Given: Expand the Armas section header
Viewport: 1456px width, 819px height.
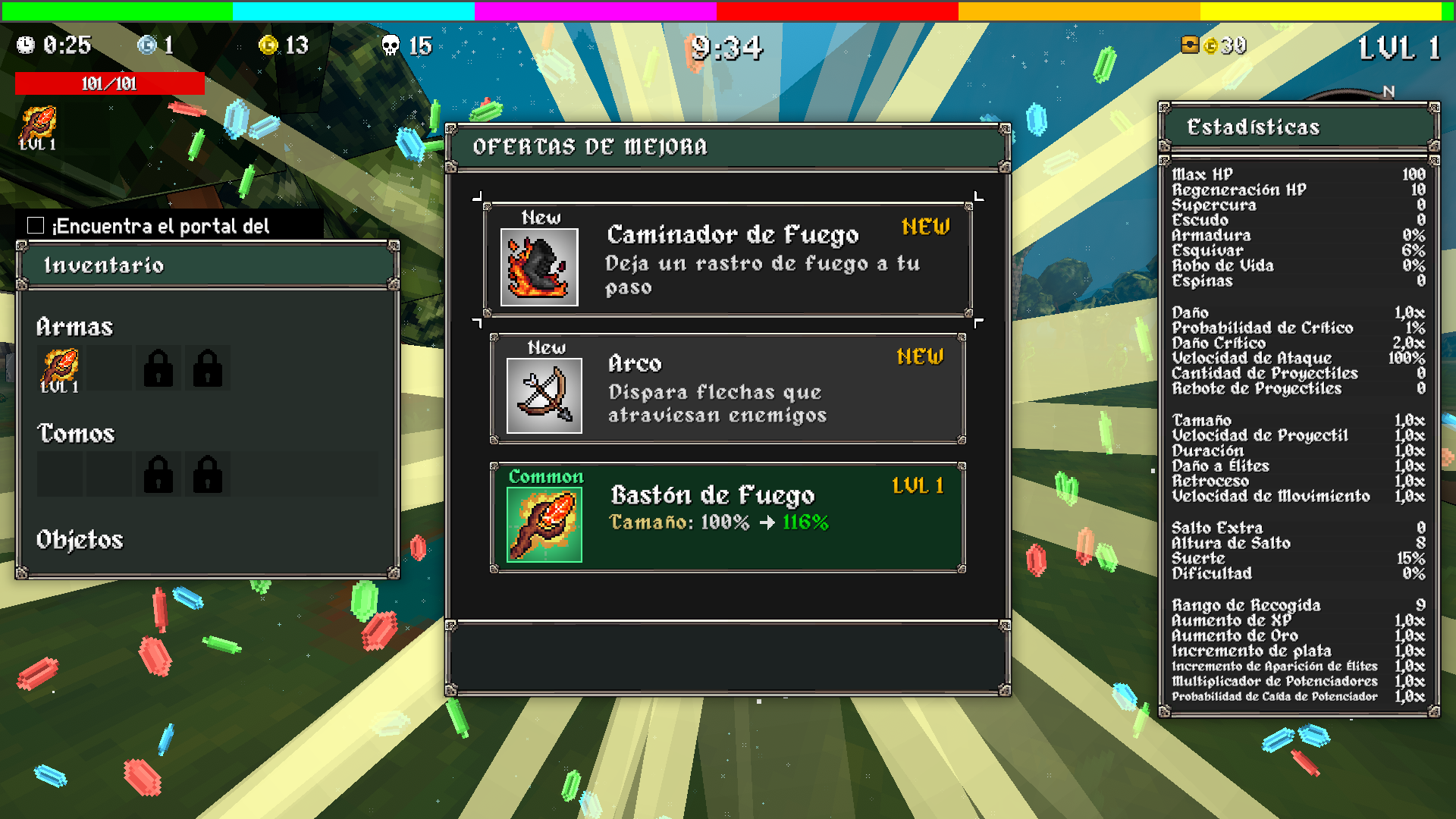Looking at the screenshot, I should pyautogui.click(x=75, y=327).
